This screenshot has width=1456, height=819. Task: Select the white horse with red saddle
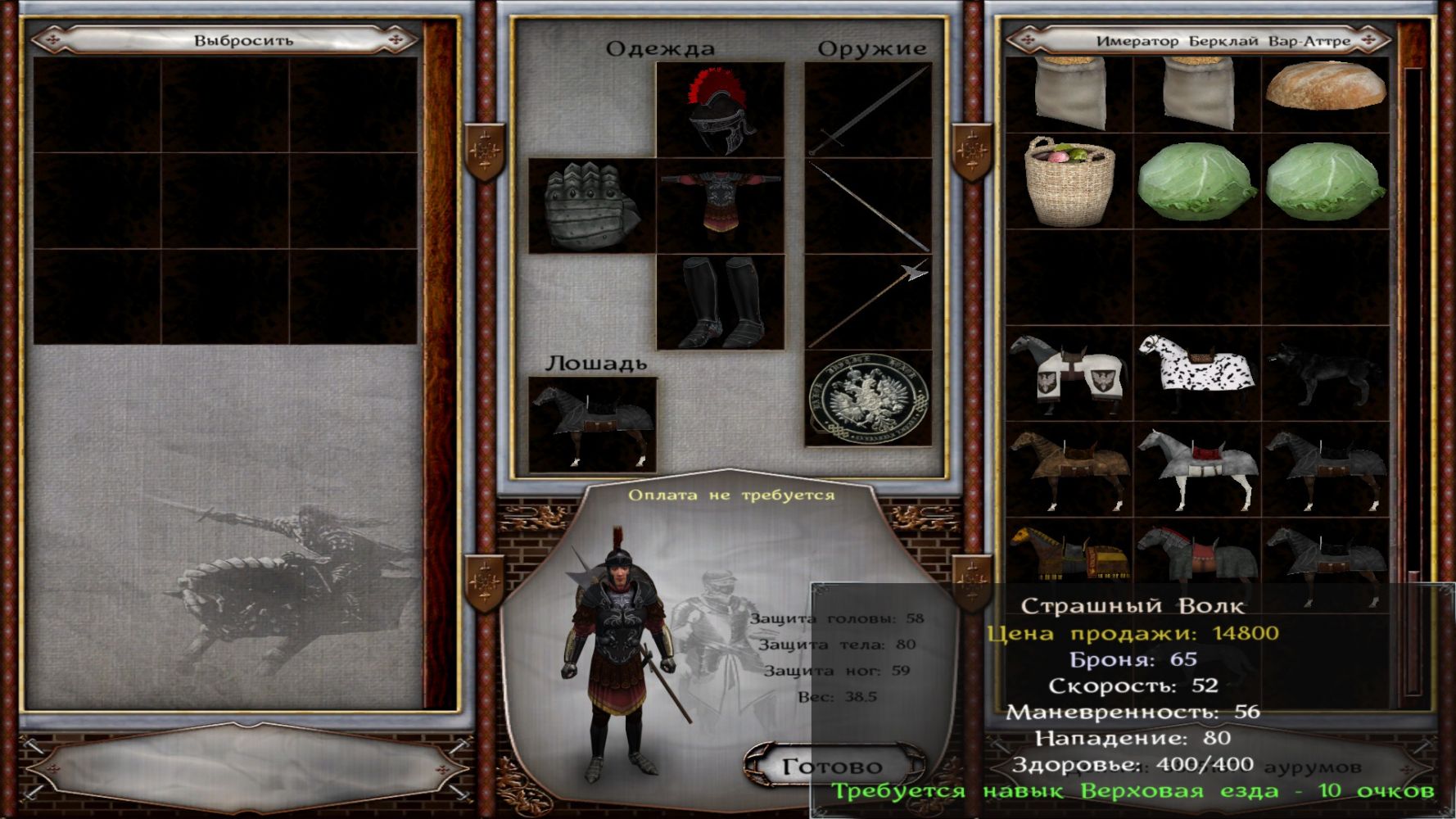point(1196,468)
